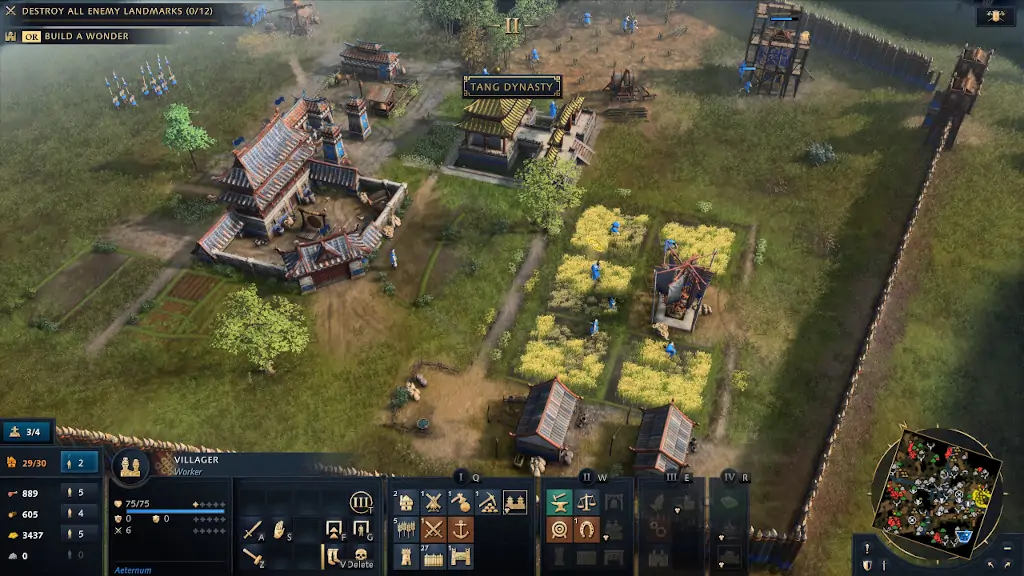The width and height of the screenshot is (1024, 576).
Task: Select the market scales icon
Action: [x=587, y=502]
